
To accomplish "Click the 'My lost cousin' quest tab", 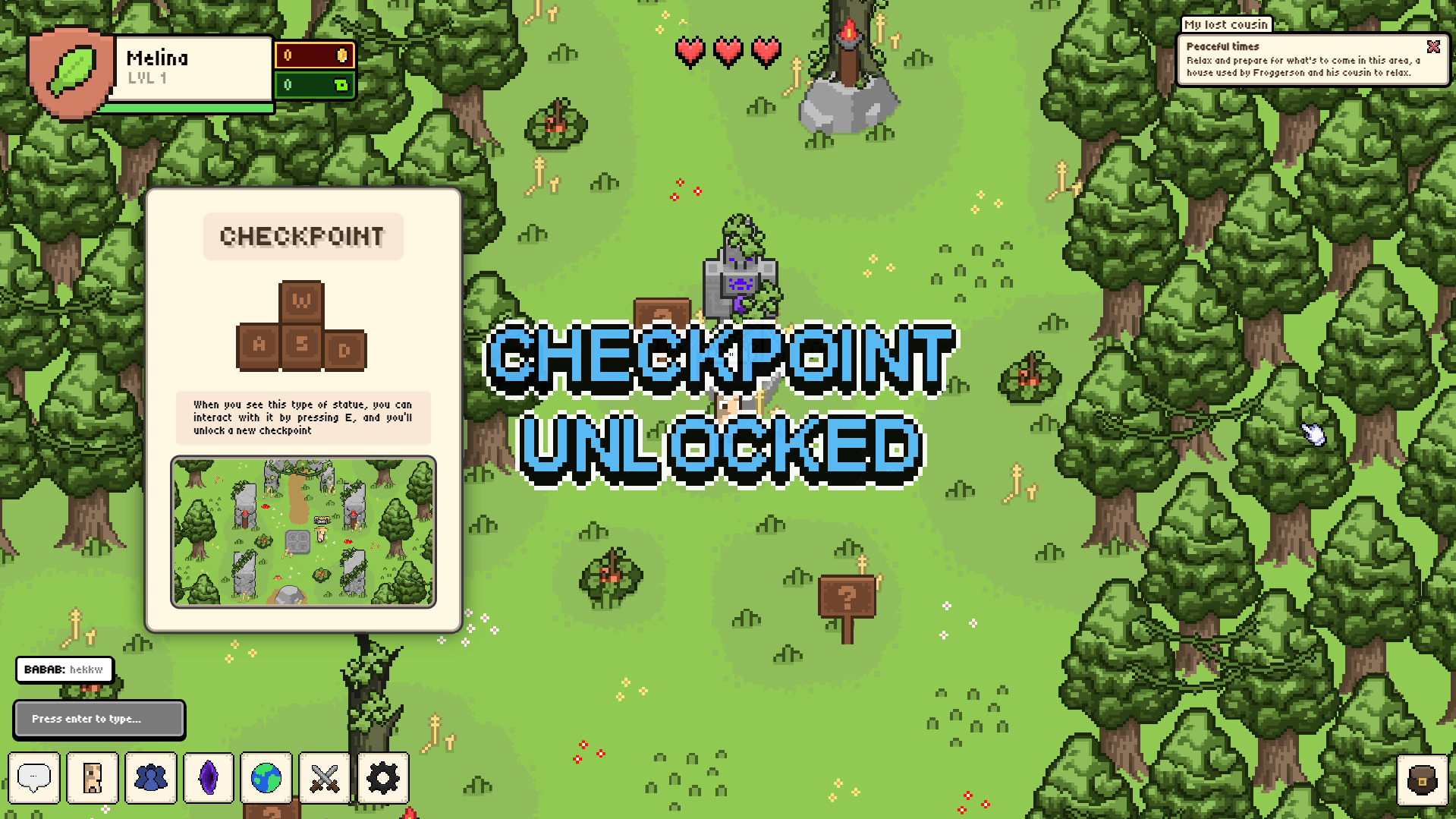I will [x=1226, y=24].
